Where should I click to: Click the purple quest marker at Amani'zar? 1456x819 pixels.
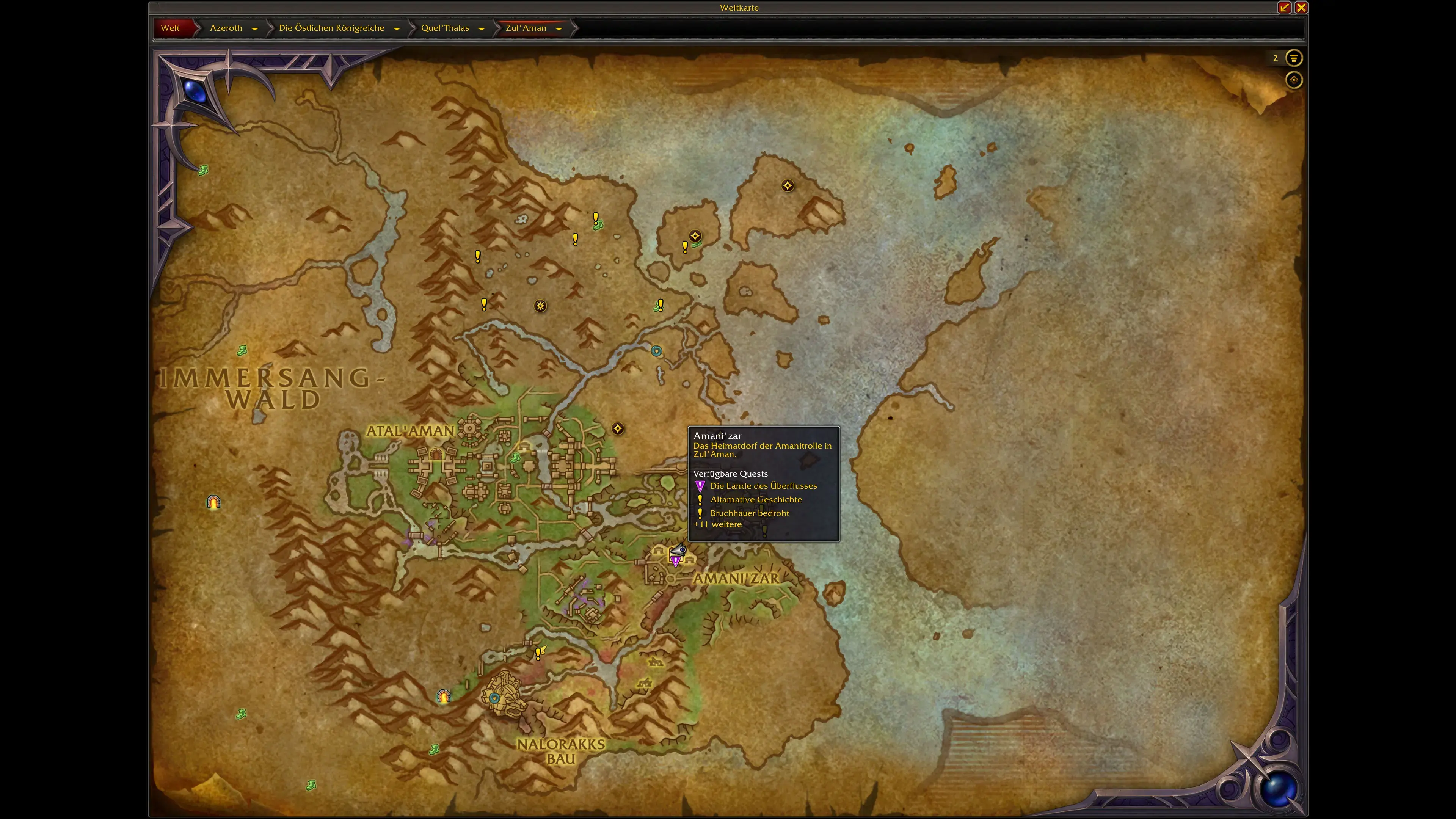675,560
